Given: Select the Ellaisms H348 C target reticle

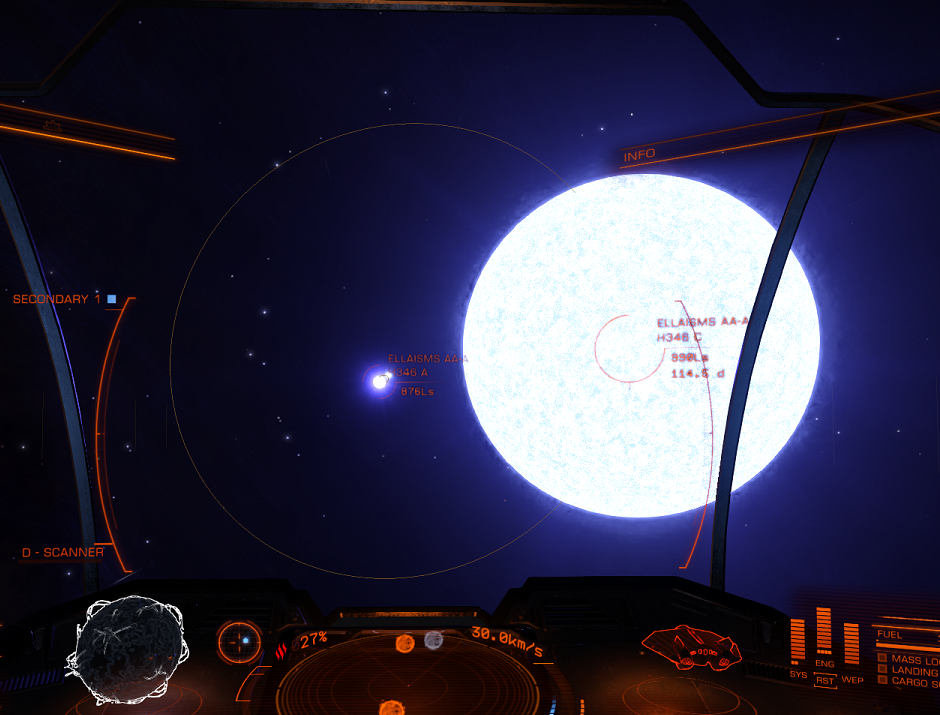Looking at the screenshot, I should (624, 347).
